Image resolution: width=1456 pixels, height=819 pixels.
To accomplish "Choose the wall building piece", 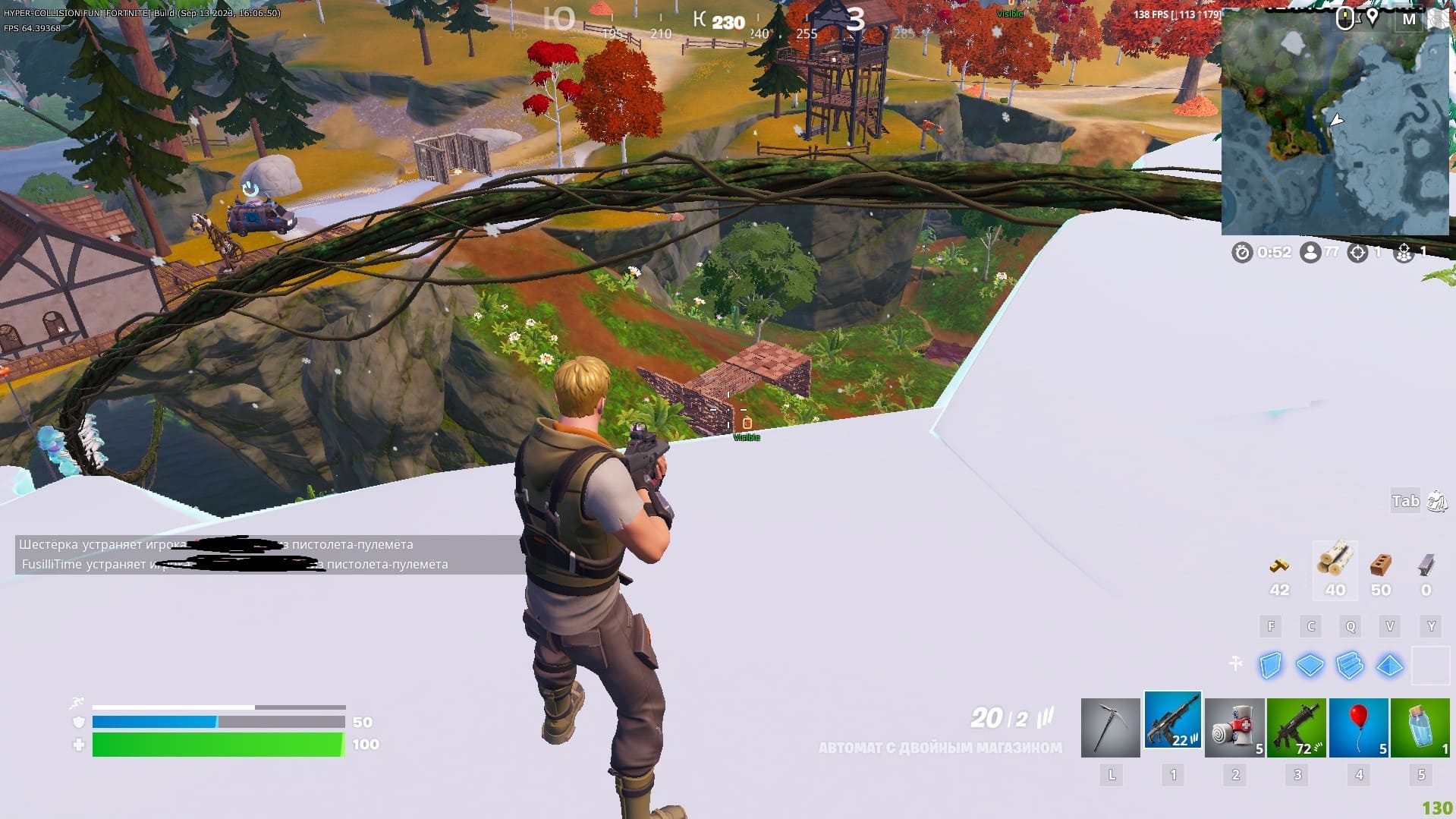I will coord(1270,666).
